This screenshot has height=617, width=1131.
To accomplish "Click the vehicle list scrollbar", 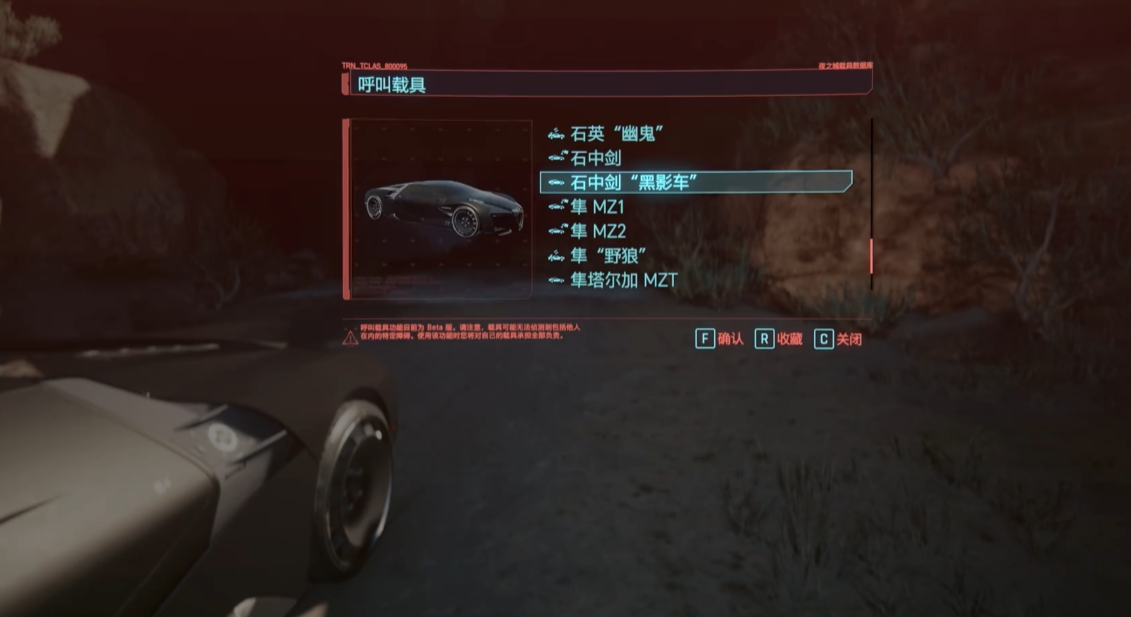I will (x=872, y=255).
